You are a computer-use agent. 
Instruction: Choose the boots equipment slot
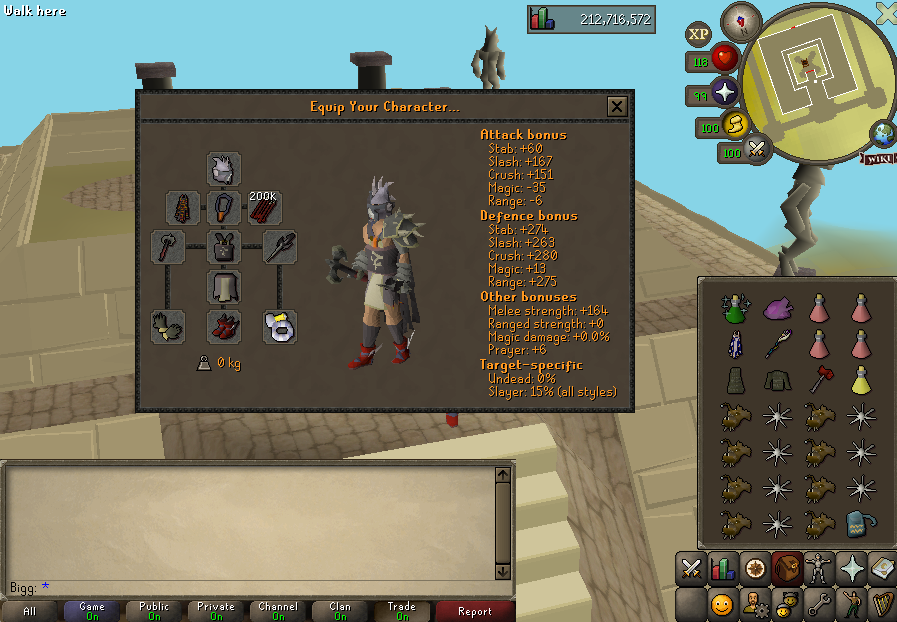click(224, 326)
